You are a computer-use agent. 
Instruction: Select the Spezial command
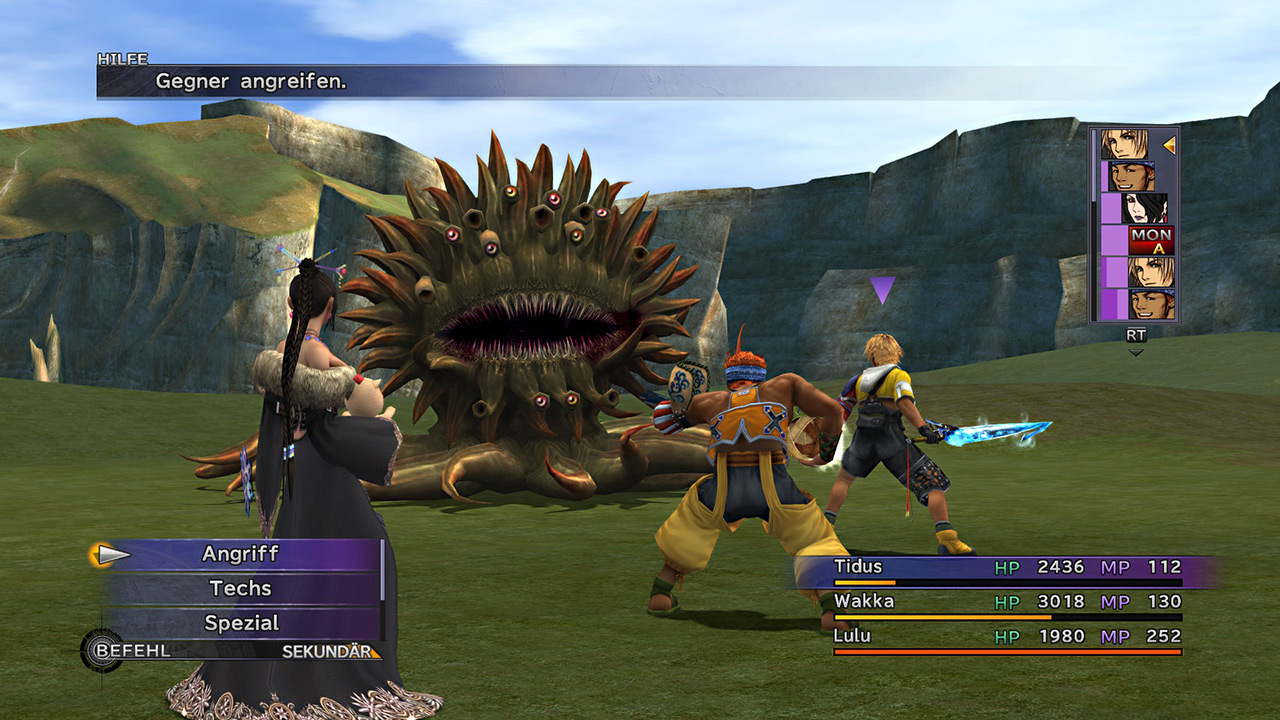[241, 623]
